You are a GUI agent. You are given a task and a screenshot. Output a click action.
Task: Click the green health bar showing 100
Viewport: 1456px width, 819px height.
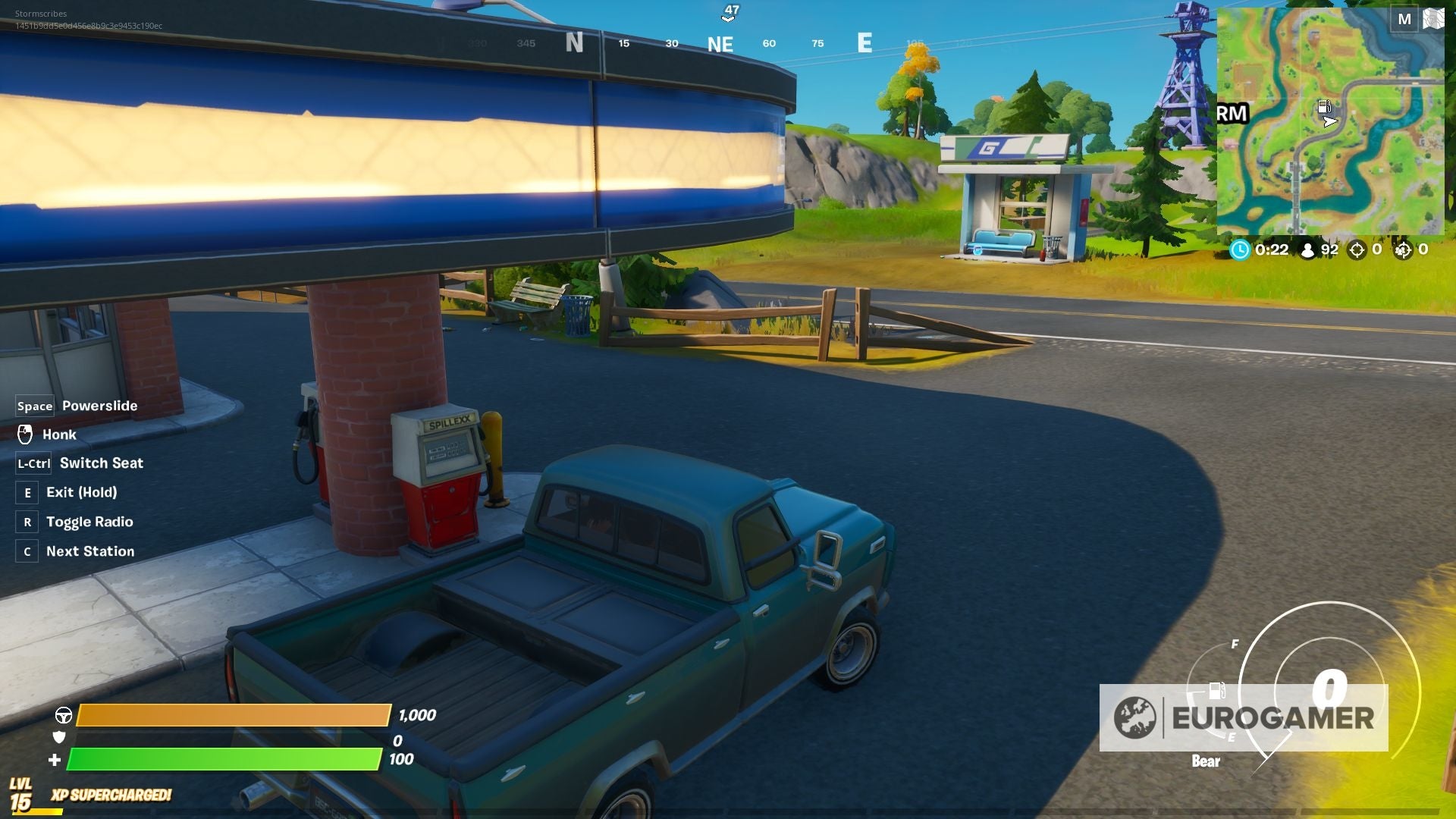coord(224,758)
